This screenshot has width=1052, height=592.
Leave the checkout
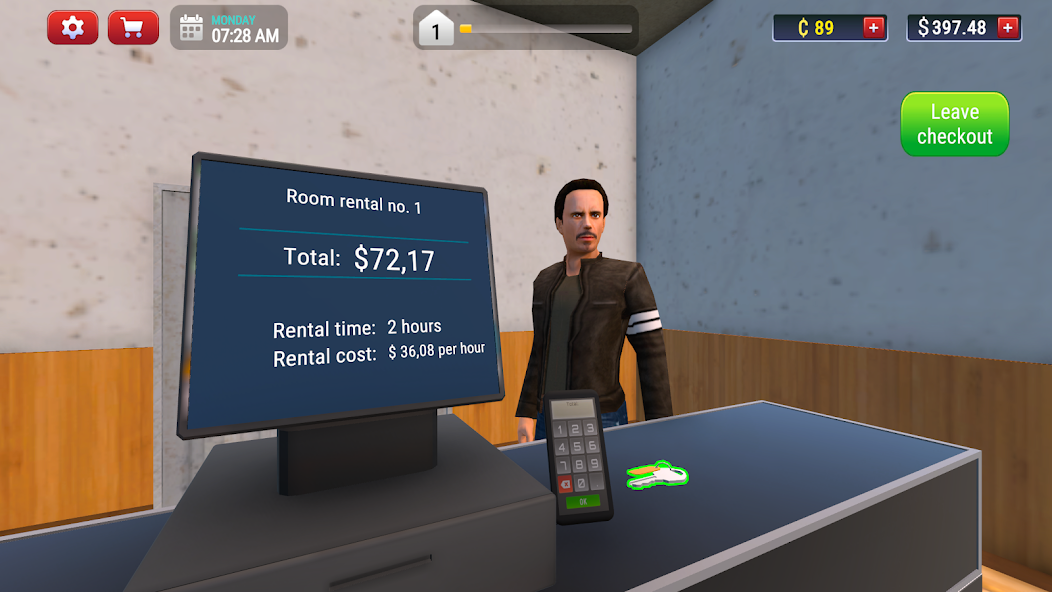(x=954, y=124)
